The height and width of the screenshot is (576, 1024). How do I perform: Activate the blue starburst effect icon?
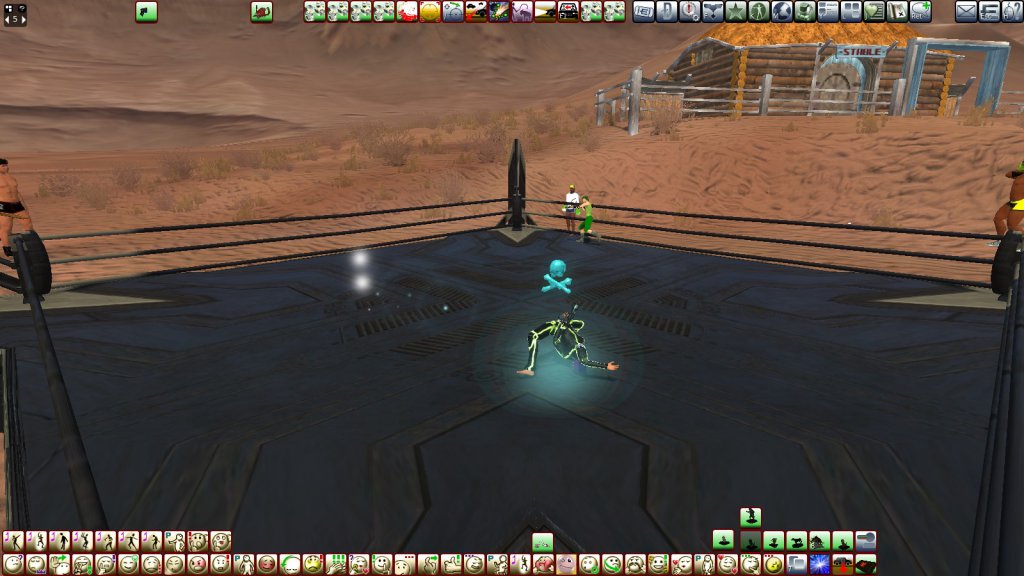point(821,563)
